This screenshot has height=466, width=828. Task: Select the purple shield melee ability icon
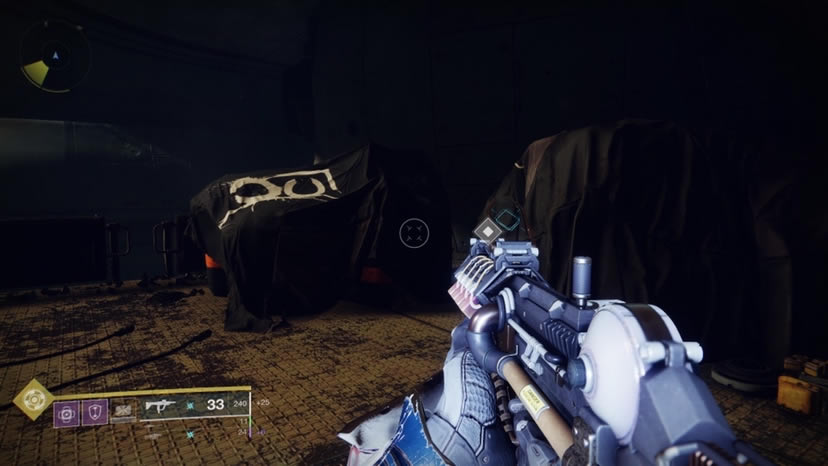95,412
